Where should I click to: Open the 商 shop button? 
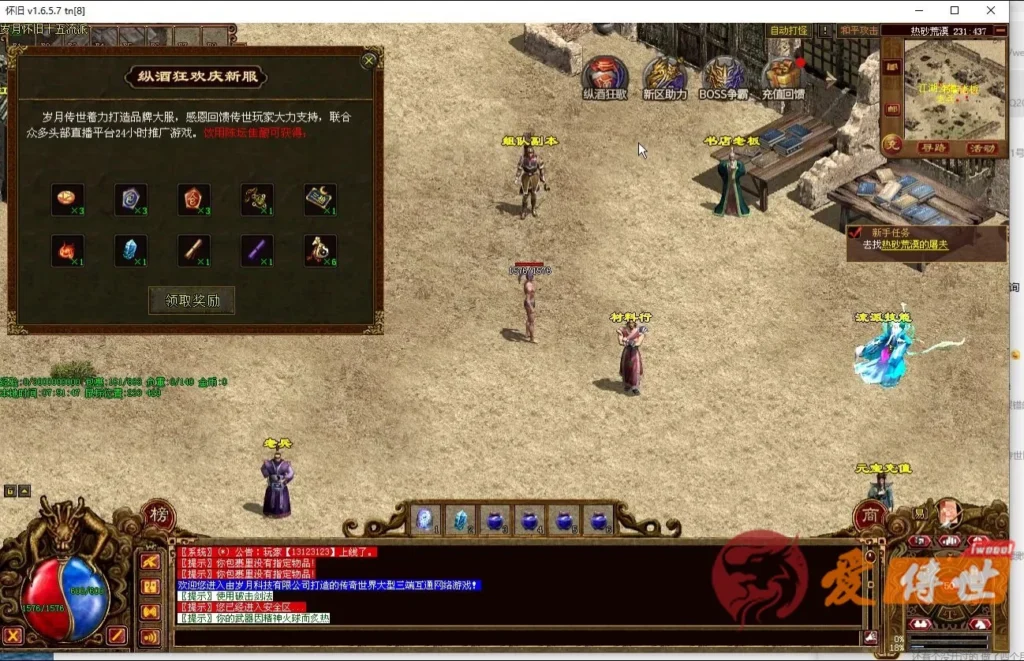[x=868, y=516]
